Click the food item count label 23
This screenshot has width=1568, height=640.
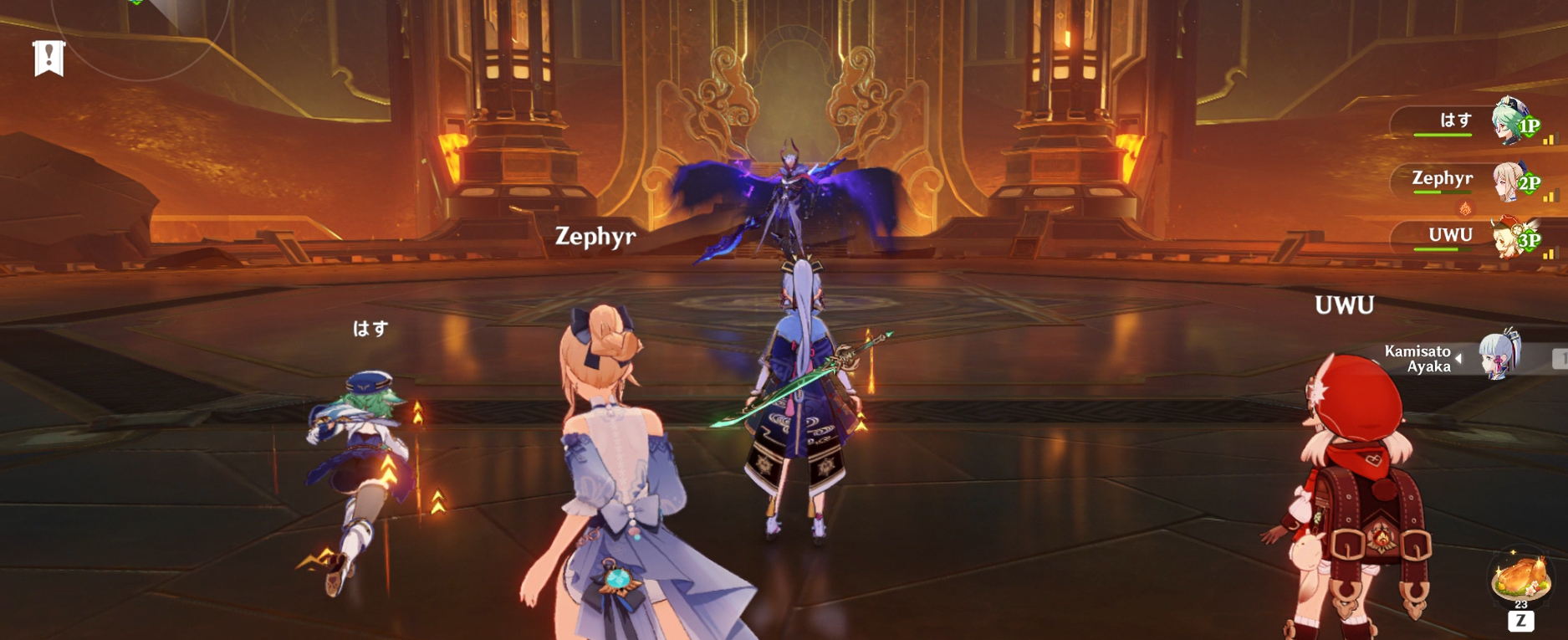pos(1521,604)
